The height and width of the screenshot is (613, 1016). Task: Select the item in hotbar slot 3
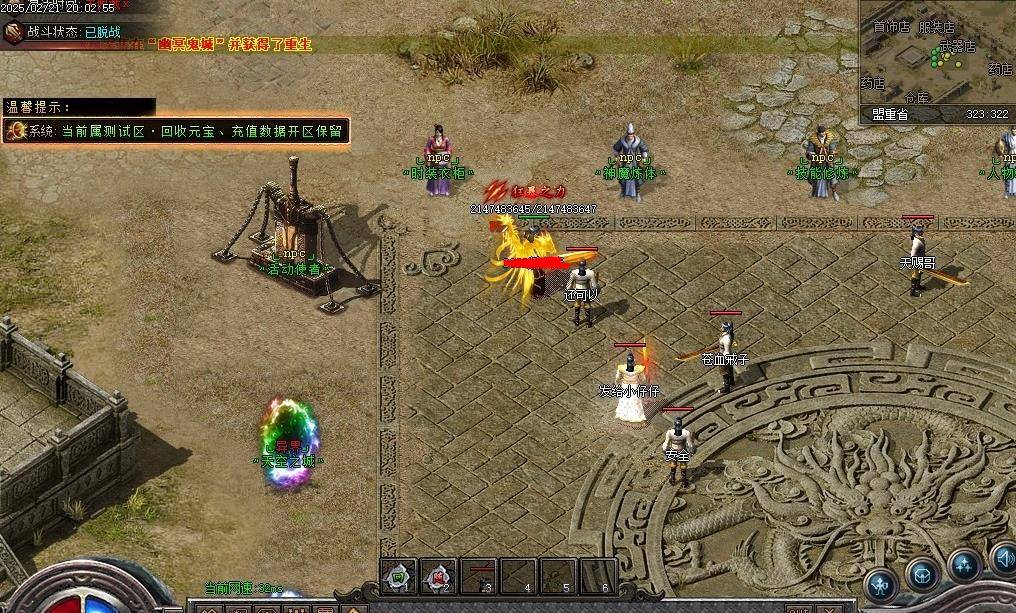(480, 576)
